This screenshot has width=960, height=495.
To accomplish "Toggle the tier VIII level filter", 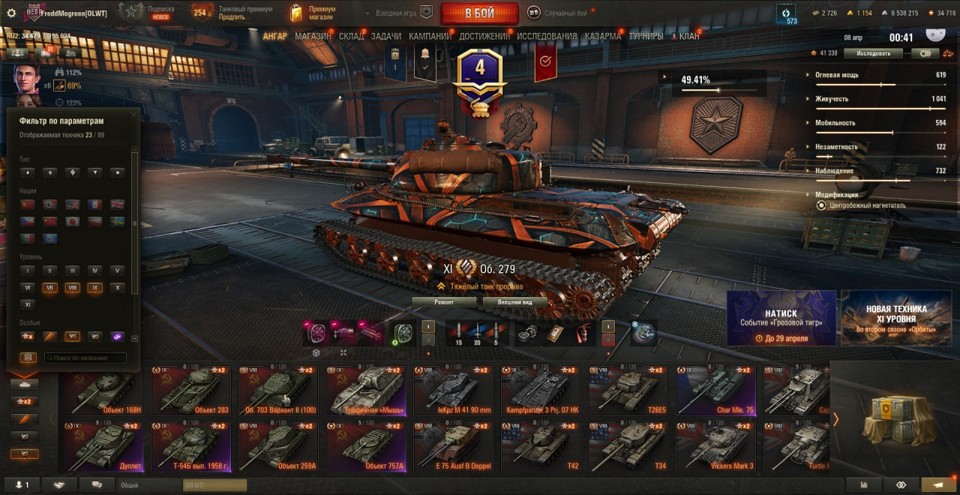I will coord(71,287).
